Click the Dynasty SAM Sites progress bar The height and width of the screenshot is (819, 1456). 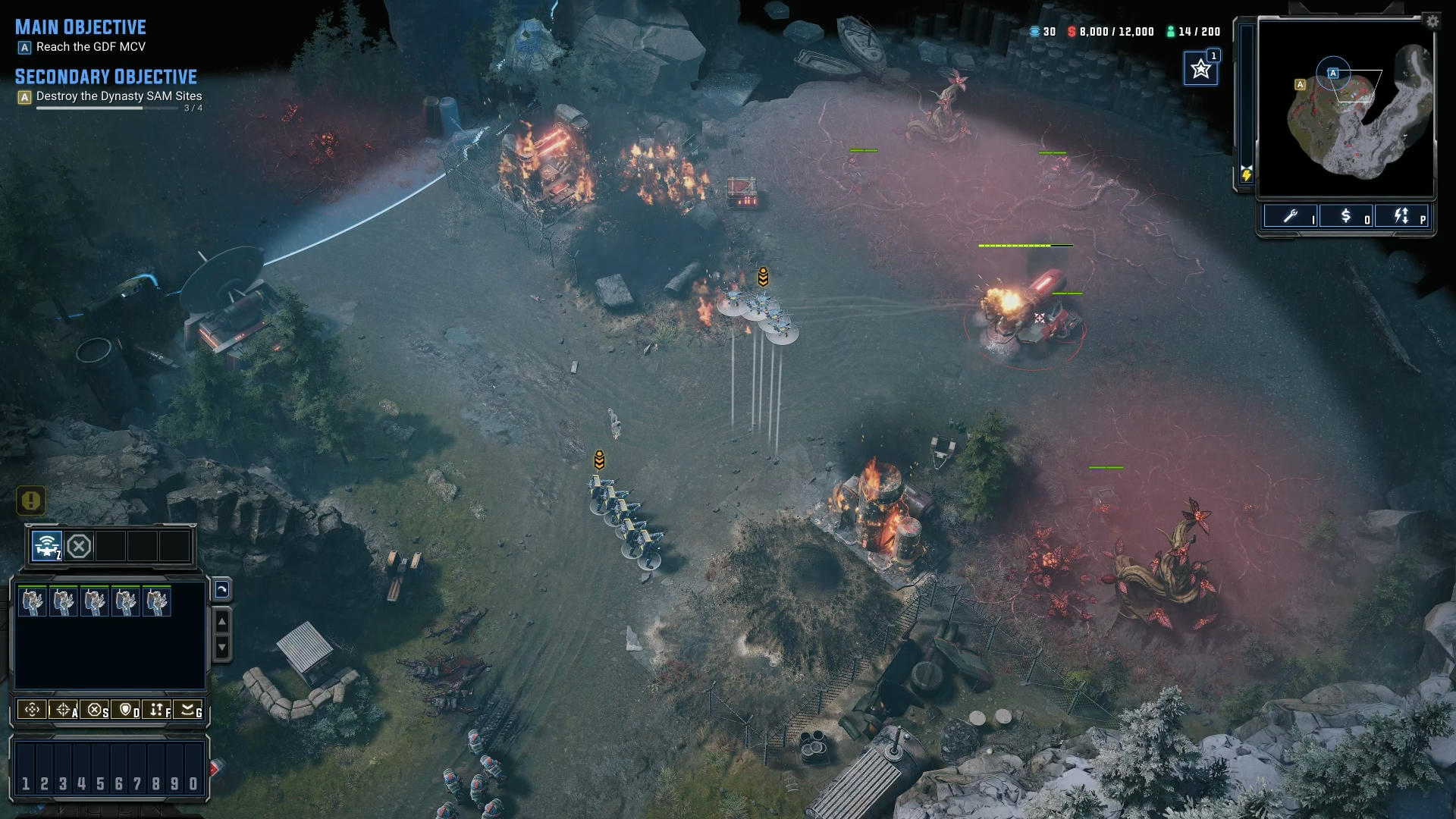[106, 106]
